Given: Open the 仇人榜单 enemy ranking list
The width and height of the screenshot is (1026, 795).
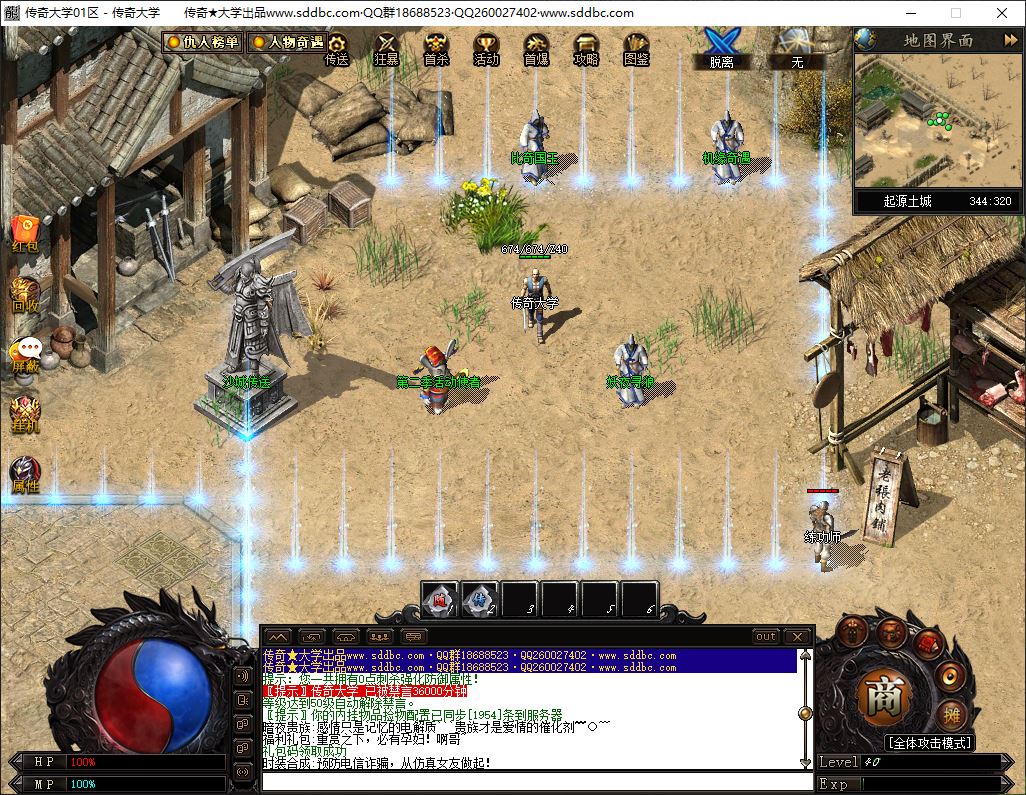Looking at the screenshot, I should point(203,43).
